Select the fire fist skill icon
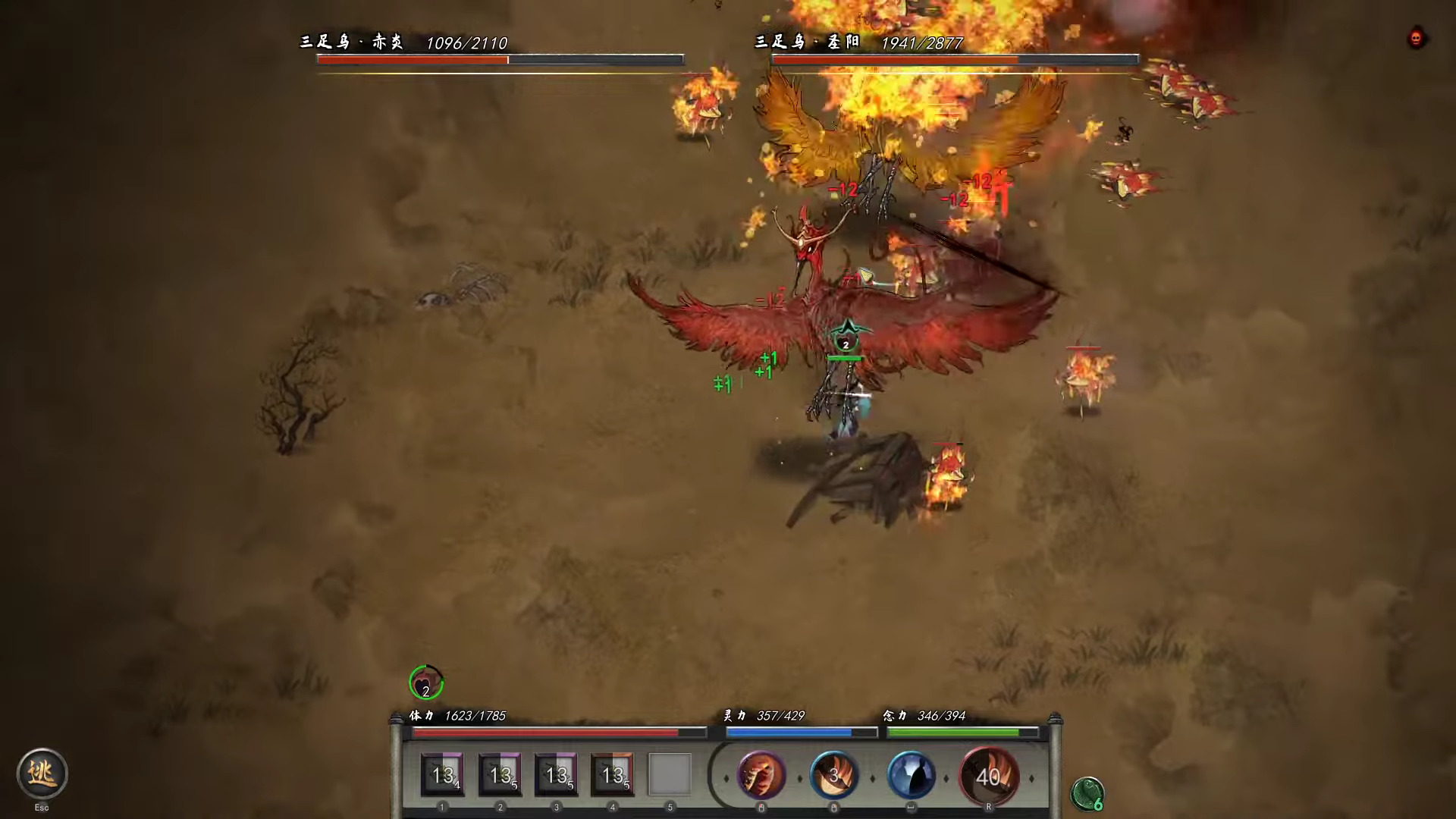This screenshot has width=1456, height=819. (762, 776)
